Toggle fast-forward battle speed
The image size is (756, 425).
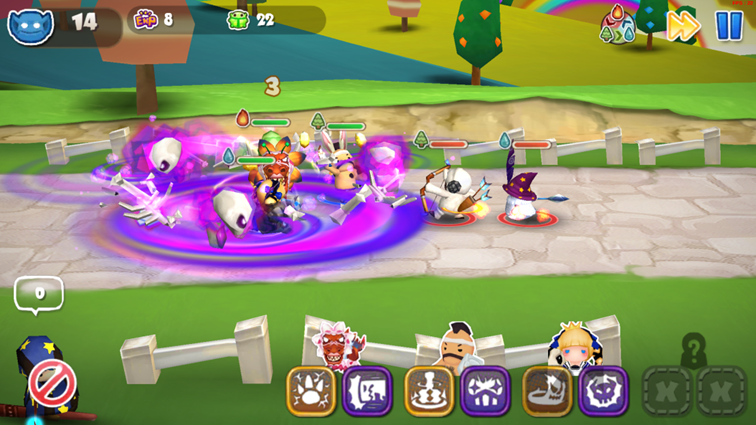(683, 26)
